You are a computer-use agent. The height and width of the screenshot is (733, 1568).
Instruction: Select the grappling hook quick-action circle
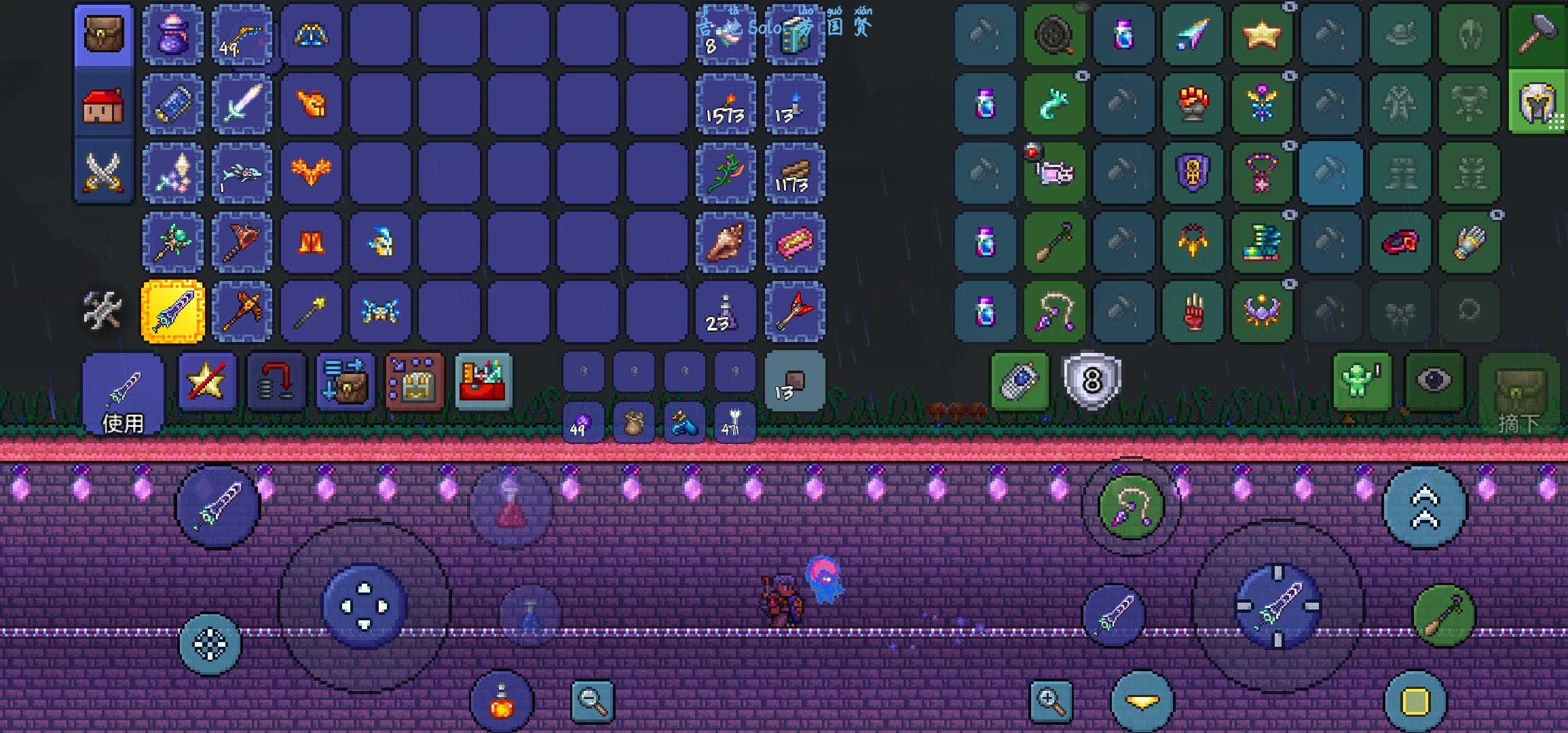click(x=1132, y=506)
